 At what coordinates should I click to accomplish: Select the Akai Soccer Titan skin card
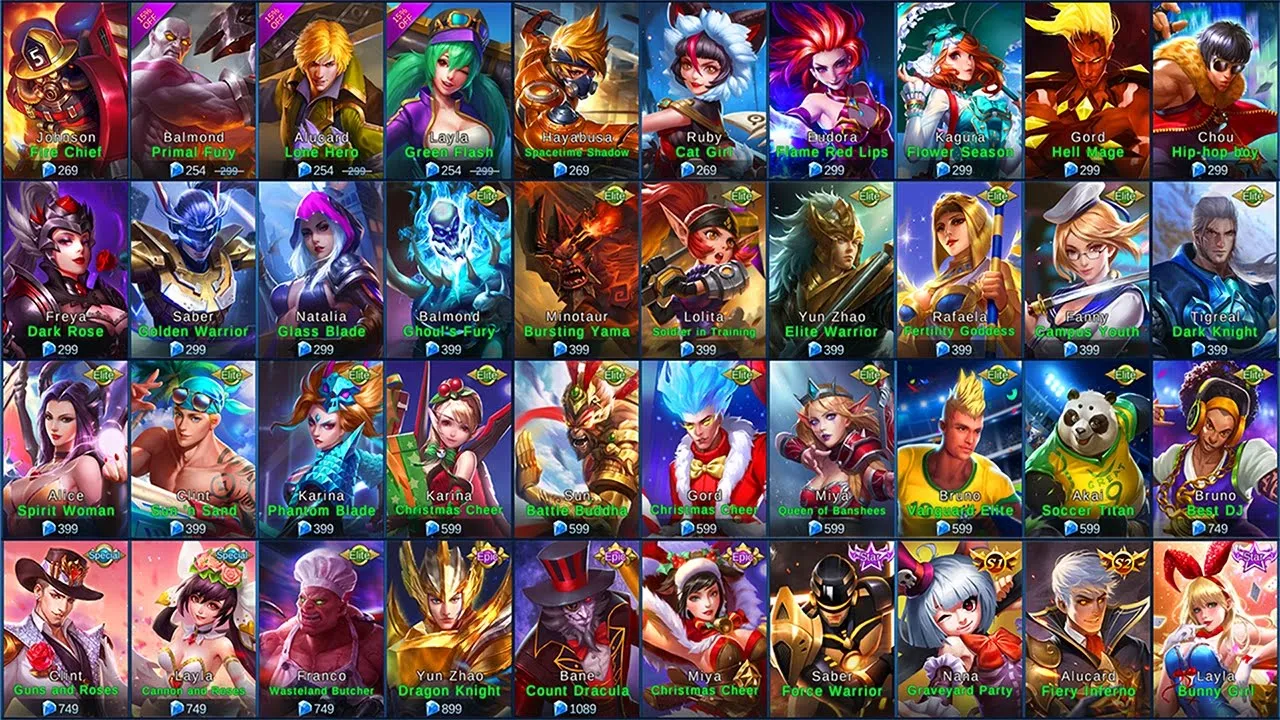(x=1088, y=450)
